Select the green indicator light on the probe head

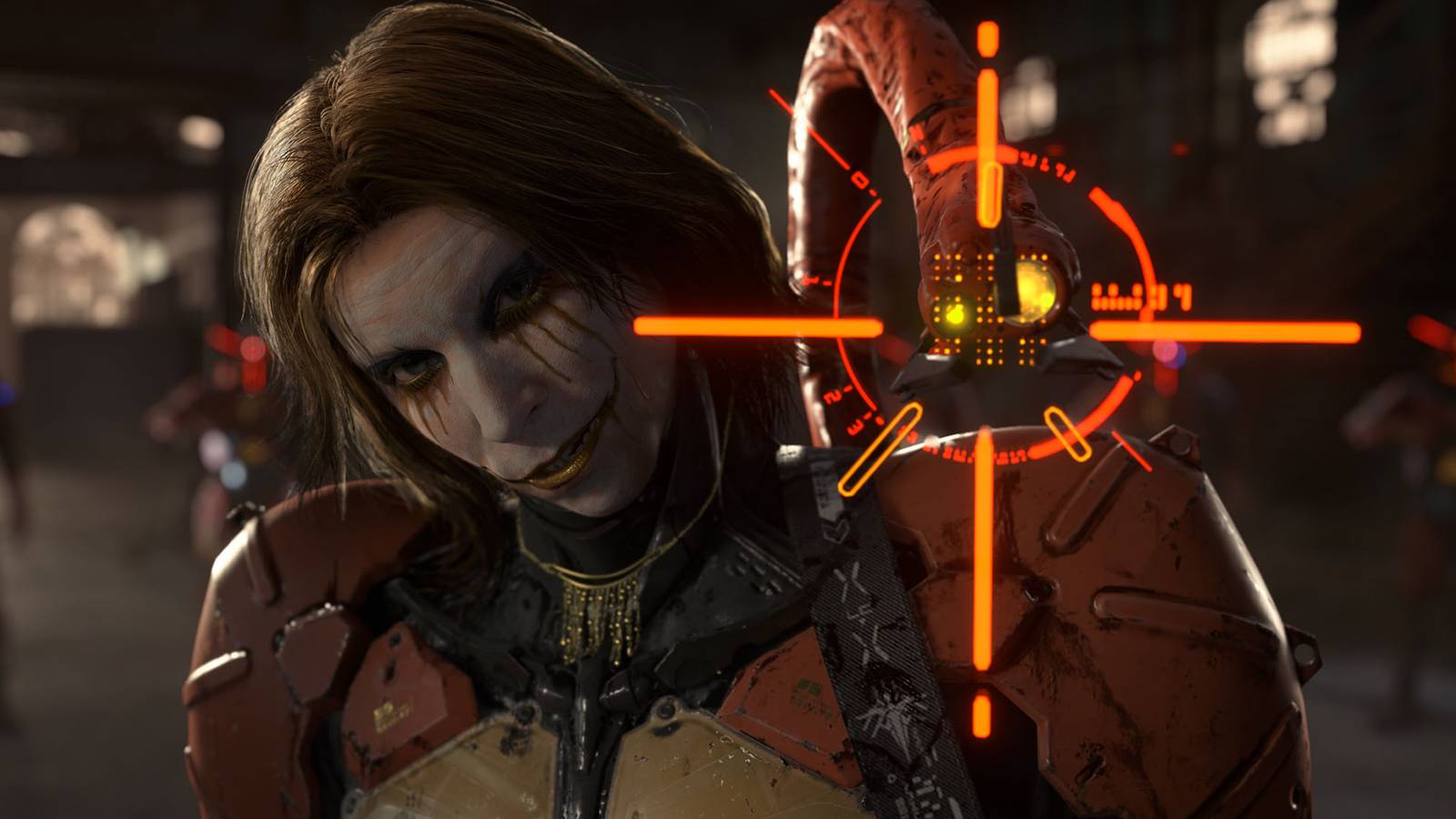point(954,316)
